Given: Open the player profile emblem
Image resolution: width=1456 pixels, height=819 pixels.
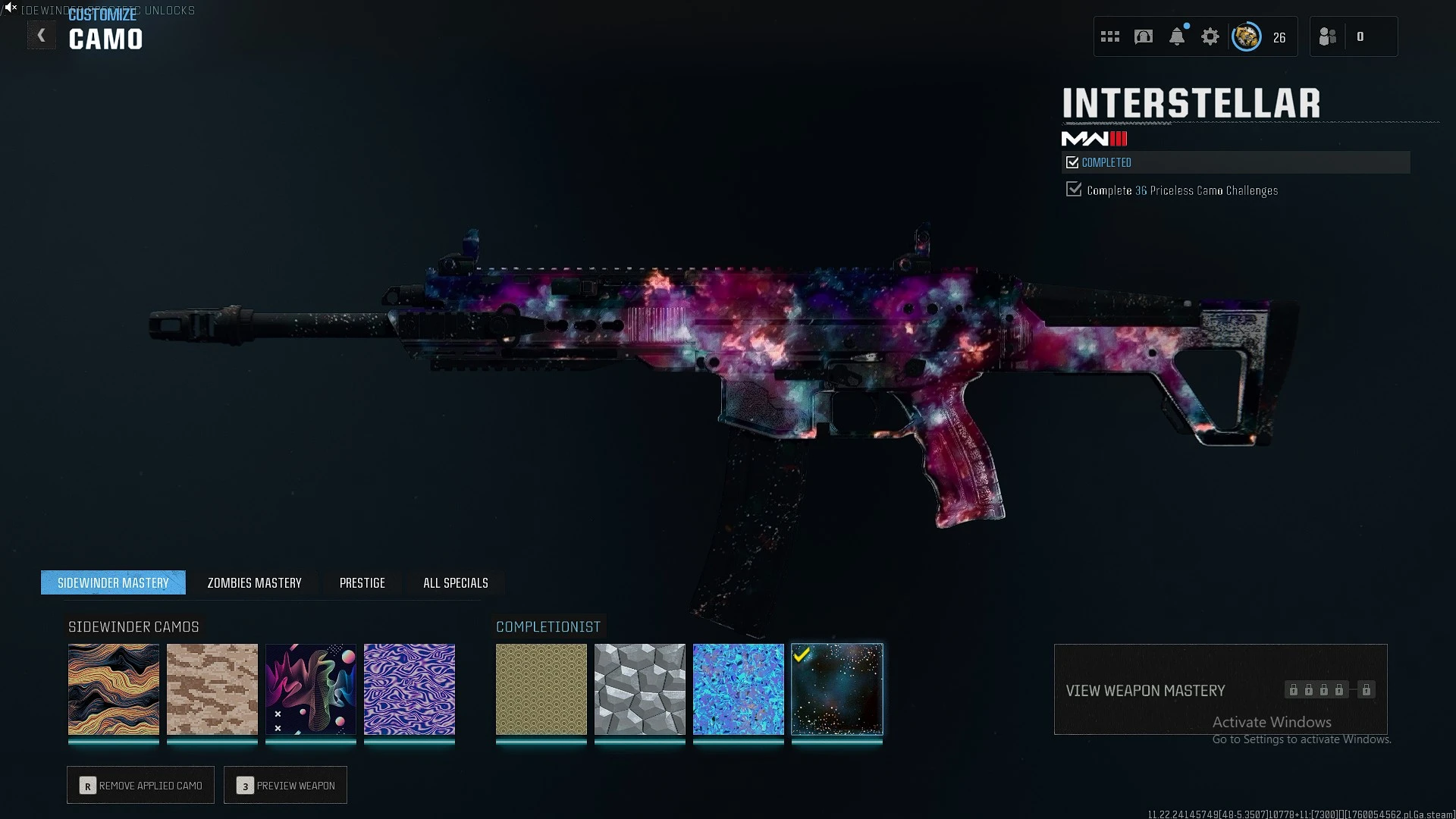Looking at the screenshot, I should [1246, 36].
